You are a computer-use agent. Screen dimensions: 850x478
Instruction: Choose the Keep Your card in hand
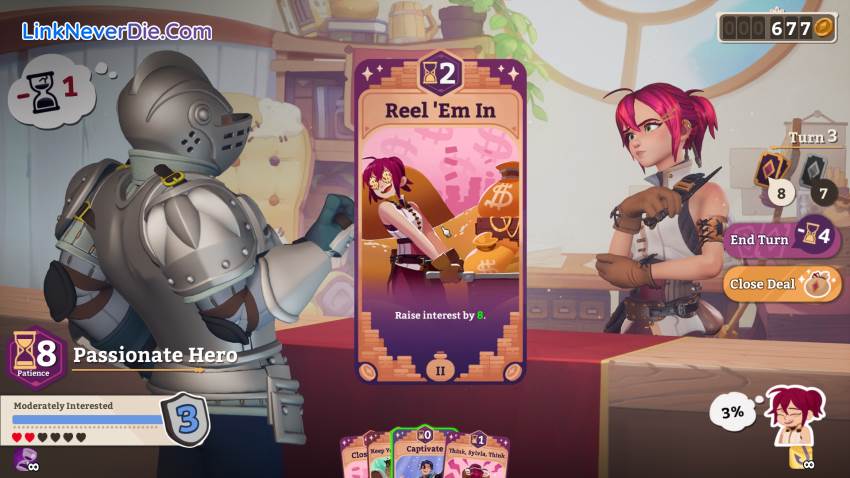(379, 455)
